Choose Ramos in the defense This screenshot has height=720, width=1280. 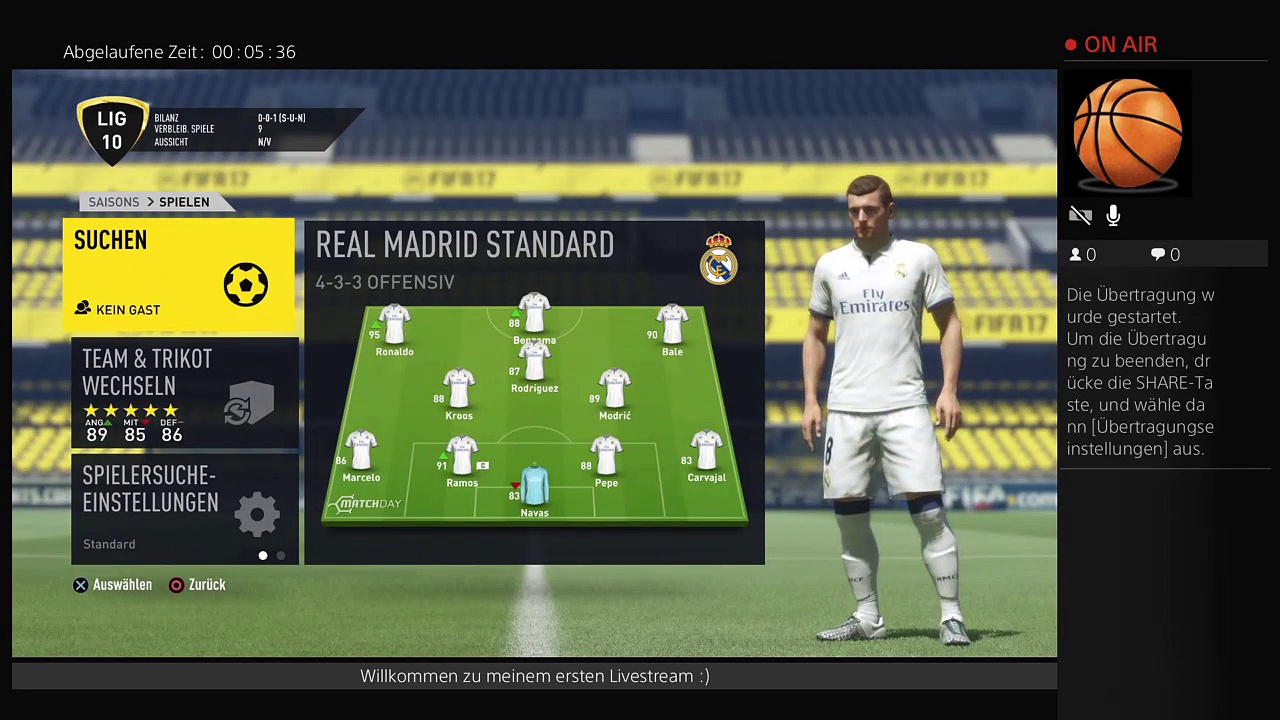pos(462,460)
